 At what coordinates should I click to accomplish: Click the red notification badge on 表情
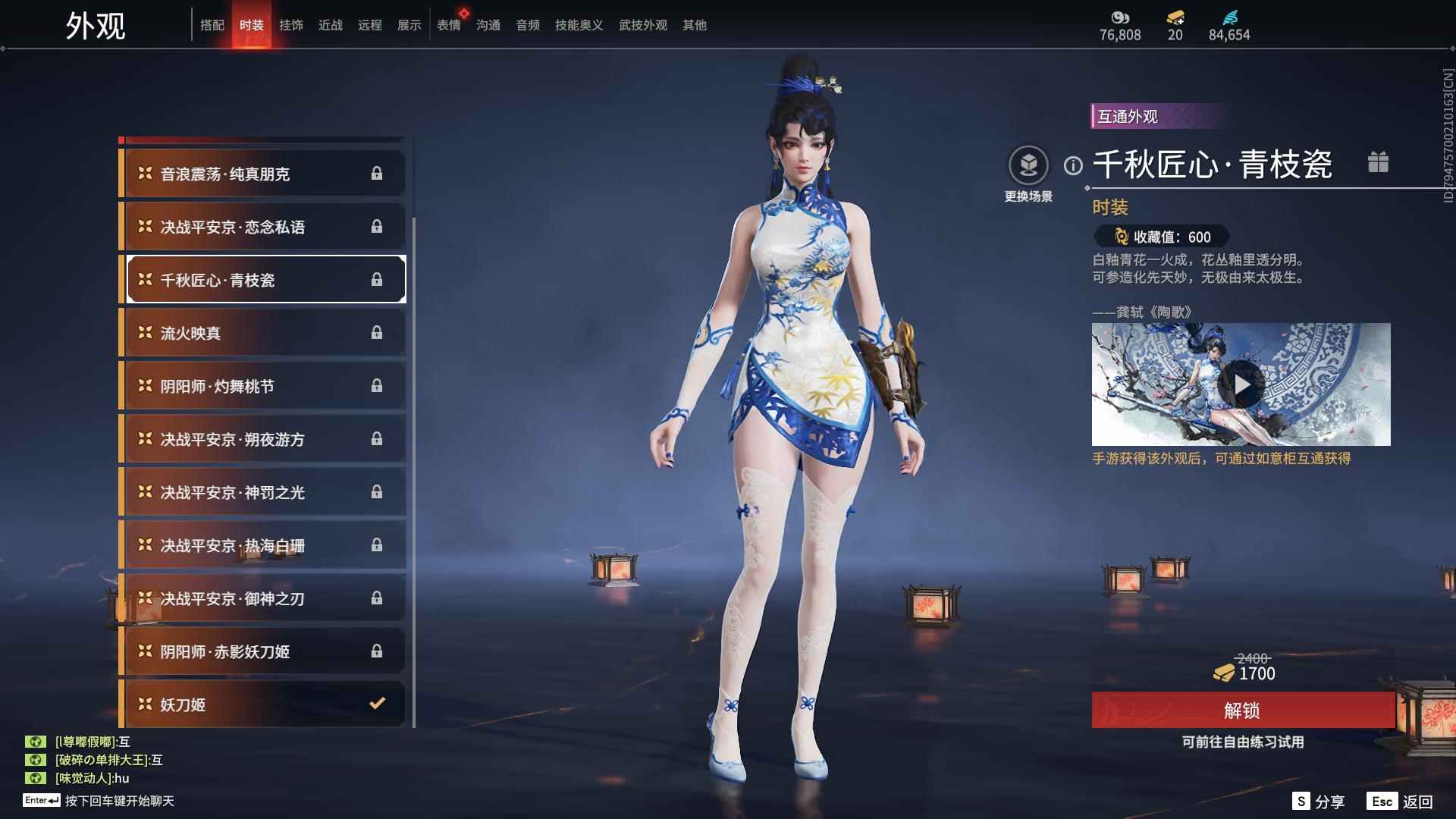(x=465, y=12)
